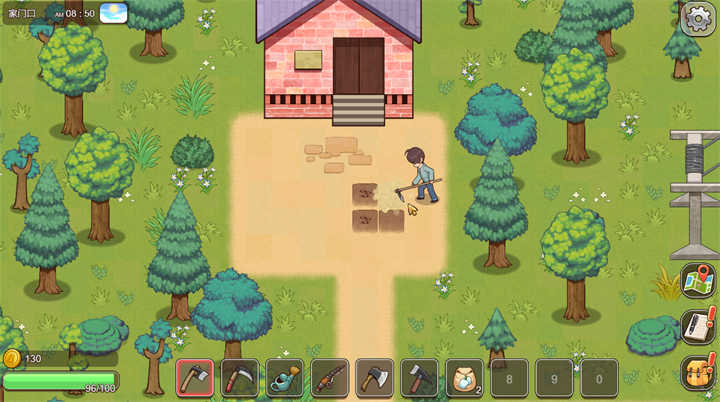Open the settings gear menu
This screenshot has height=402, width=720.
pos(697,19)
